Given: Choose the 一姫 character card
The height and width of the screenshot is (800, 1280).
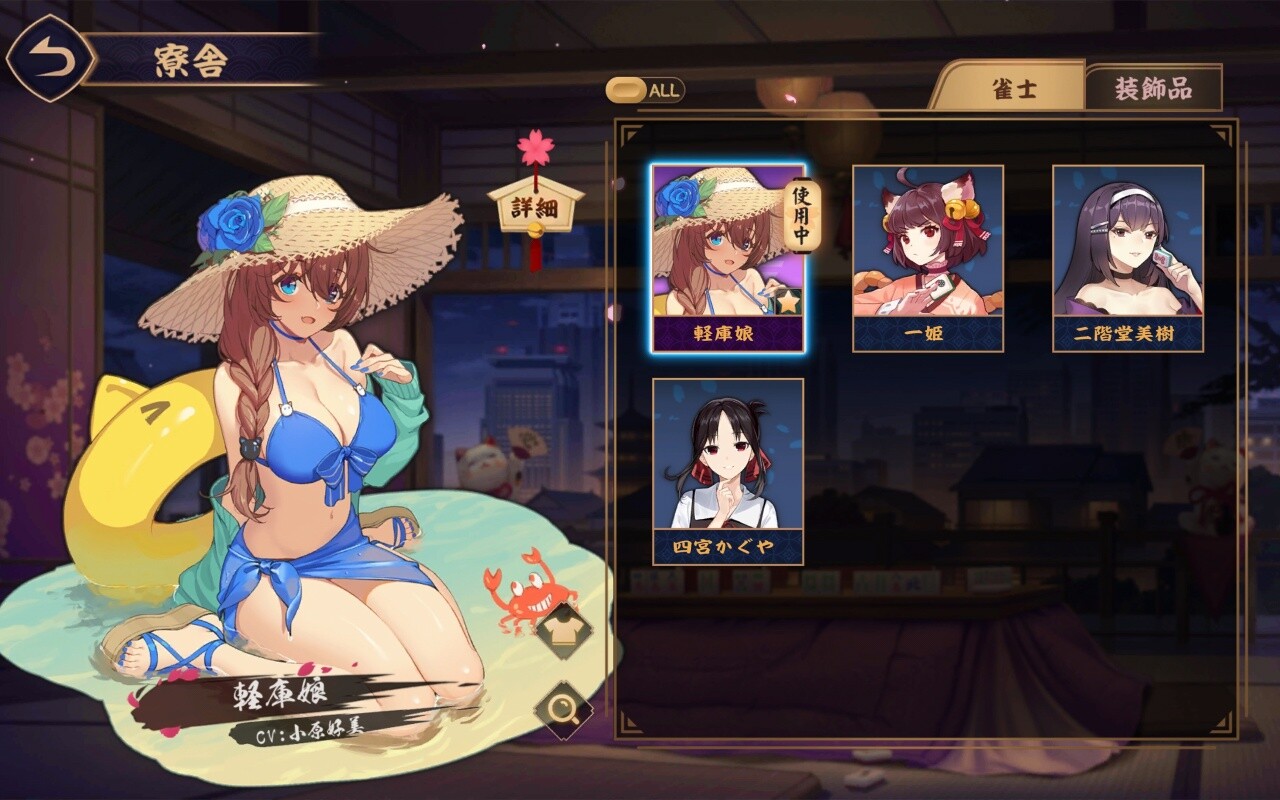Looking at the screenshot, I should [927, 258].
